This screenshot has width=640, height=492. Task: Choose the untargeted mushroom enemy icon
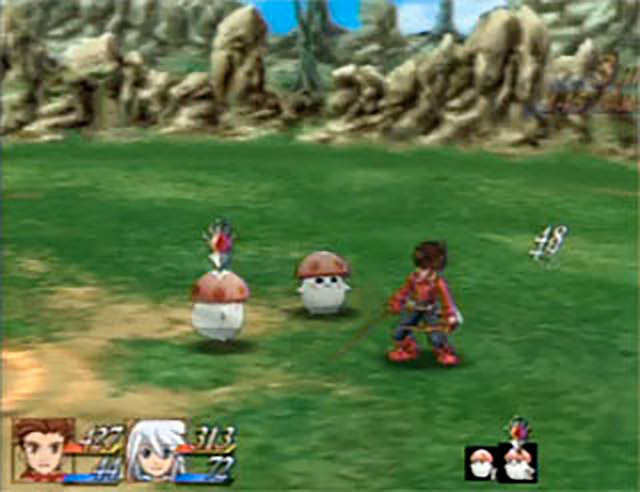481,463
